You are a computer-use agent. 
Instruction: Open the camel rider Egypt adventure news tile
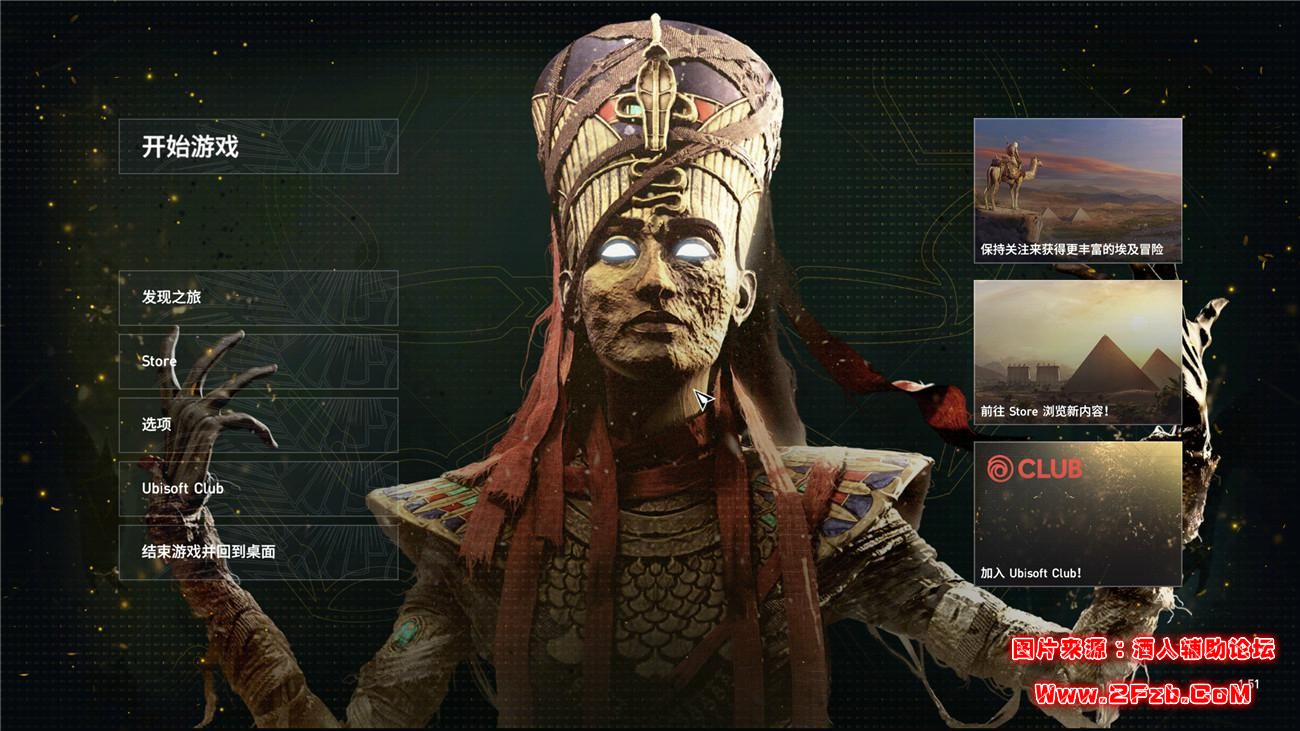point(1077,190)
